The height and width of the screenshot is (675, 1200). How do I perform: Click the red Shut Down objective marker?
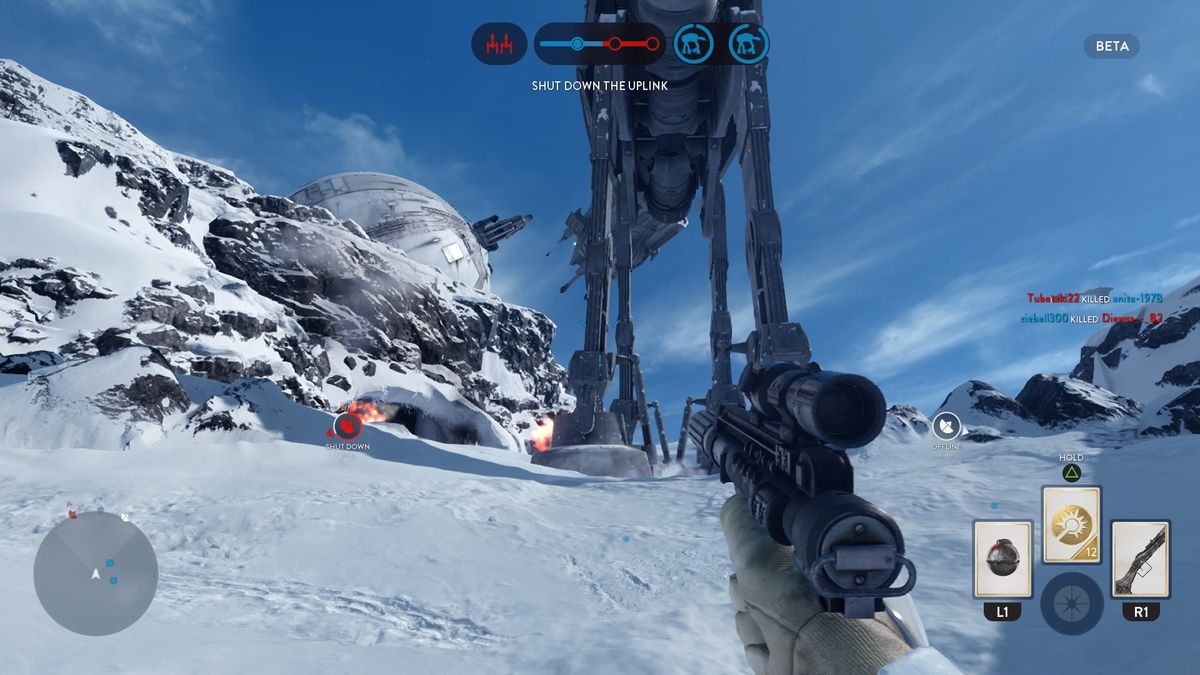pos(347,427)
